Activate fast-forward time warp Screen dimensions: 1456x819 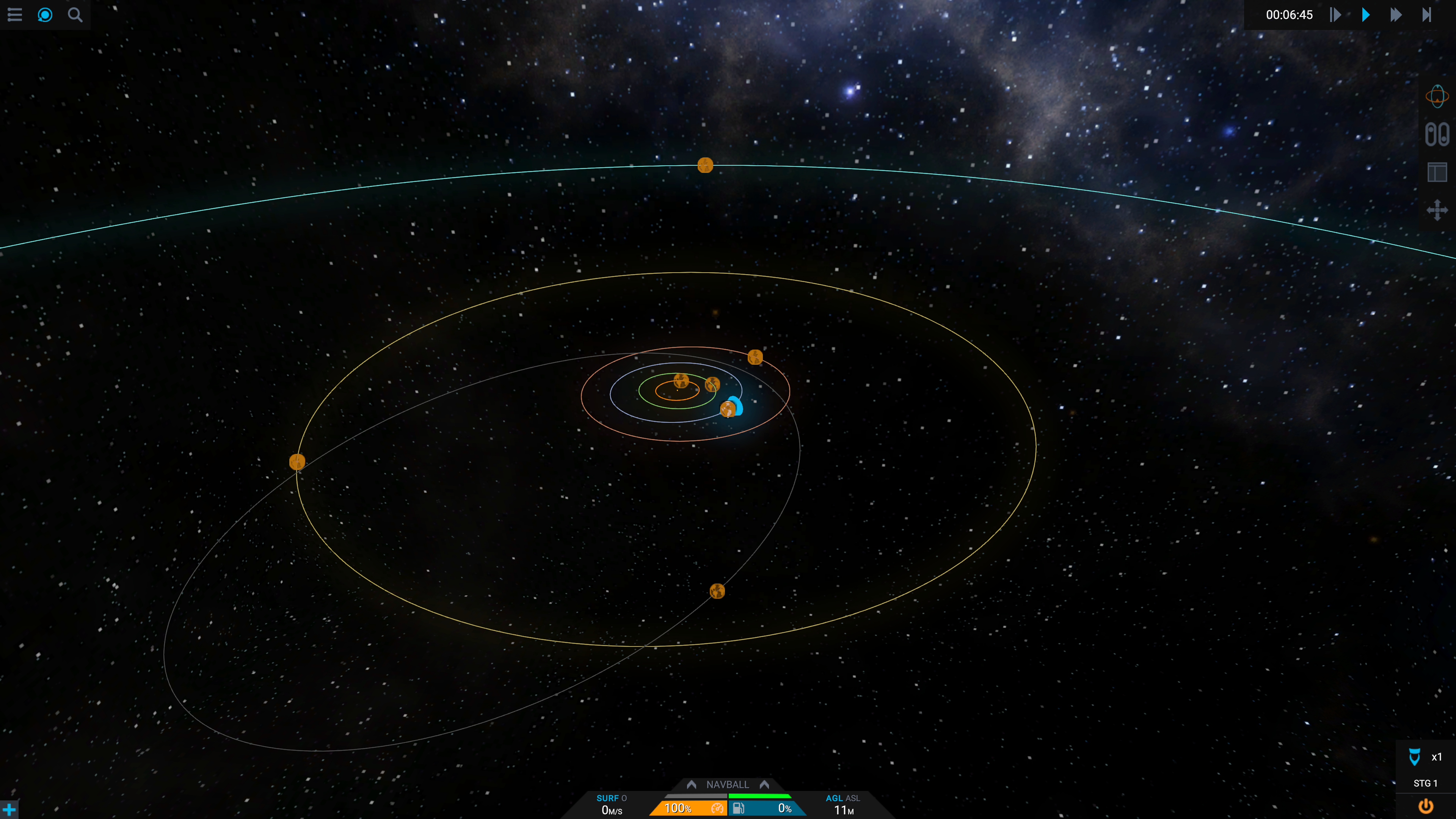click(x=1396, y=15)
